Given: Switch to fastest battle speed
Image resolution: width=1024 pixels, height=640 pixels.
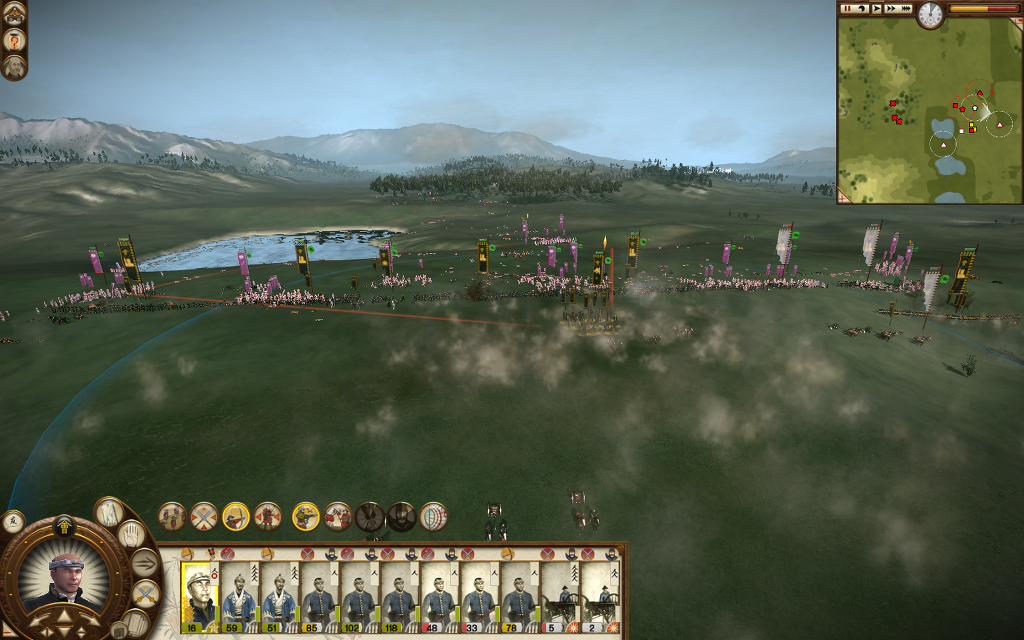Looking at the screenshot, I should coord(906,8).
